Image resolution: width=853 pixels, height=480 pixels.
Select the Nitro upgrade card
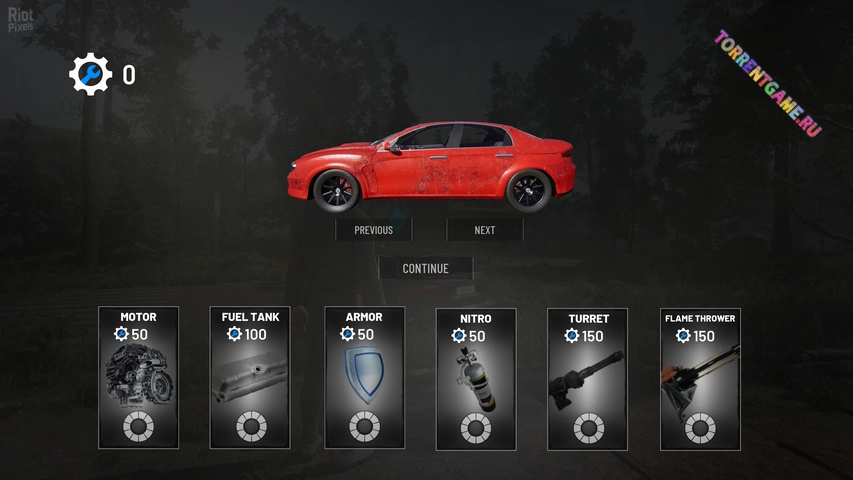coord(476,378)
